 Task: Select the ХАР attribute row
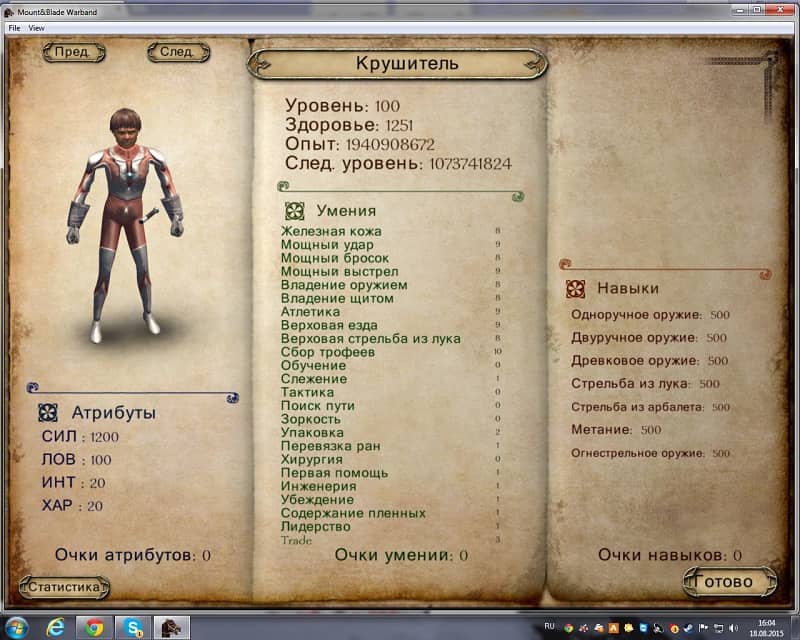point(73,506)
